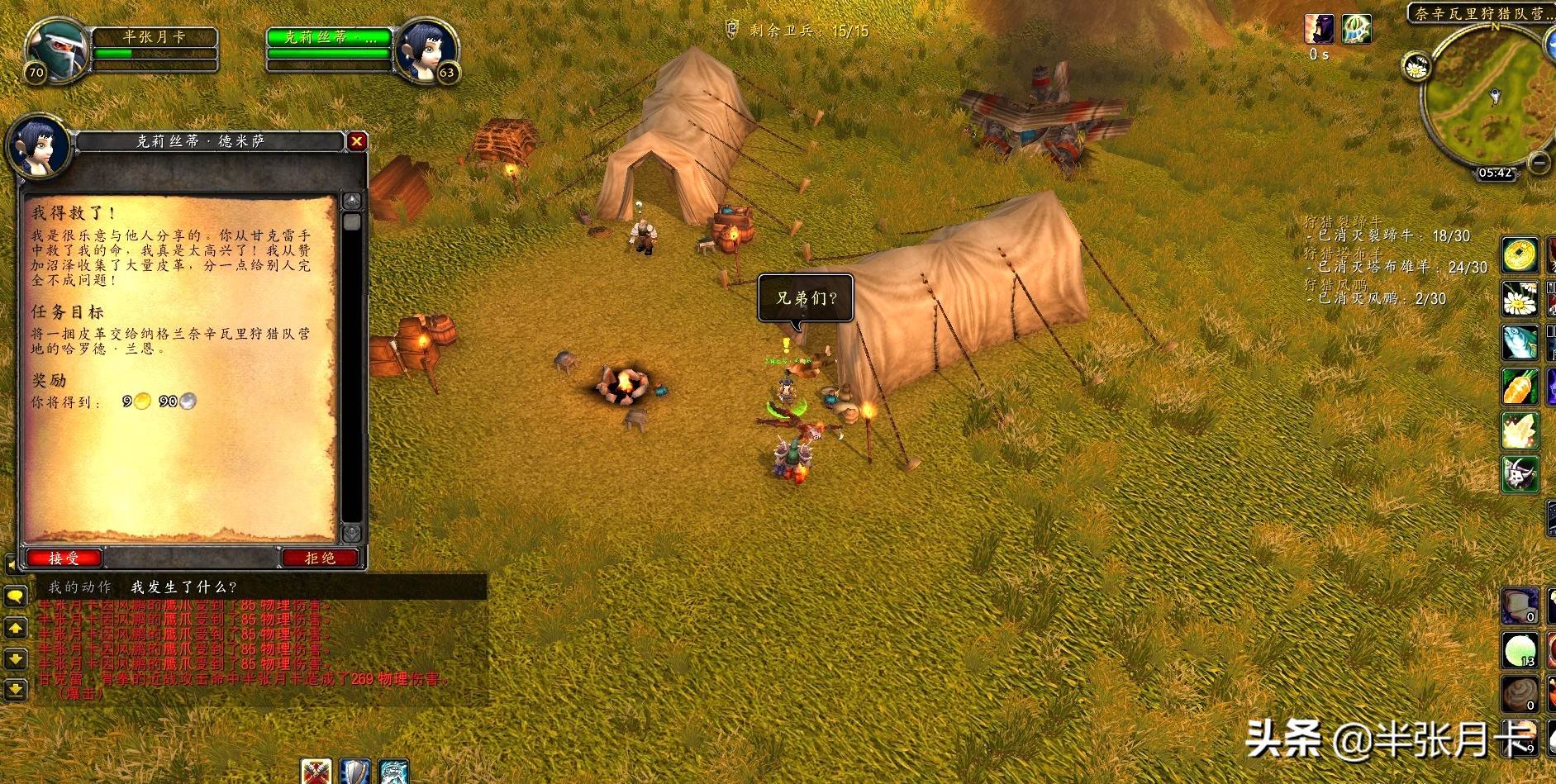Viewport: 1556px width, 784px height.
Task: Activate the crossed-axes stance icon
Action: [x=316, y=772]
